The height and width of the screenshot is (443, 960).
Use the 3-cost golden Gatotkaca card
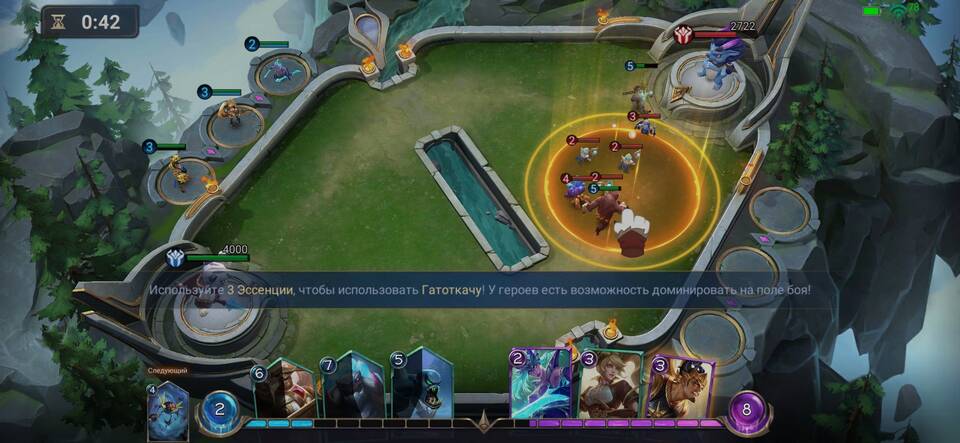680,390
